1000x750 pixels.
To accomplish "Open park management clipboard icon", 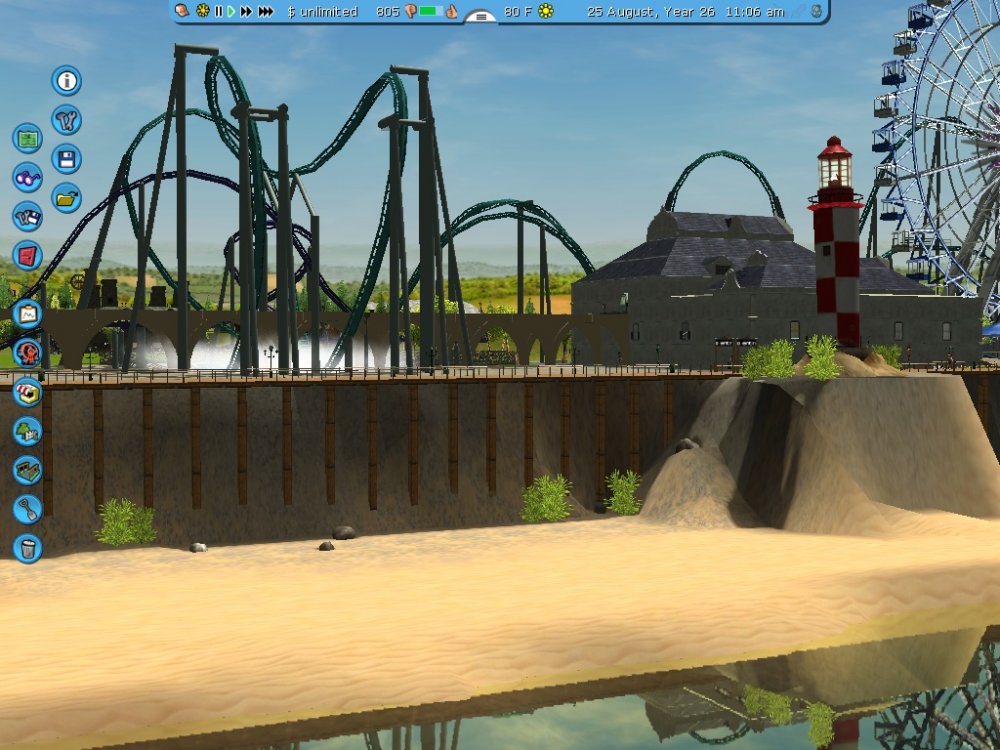I will pyautogui.click(x=27, y=314).
